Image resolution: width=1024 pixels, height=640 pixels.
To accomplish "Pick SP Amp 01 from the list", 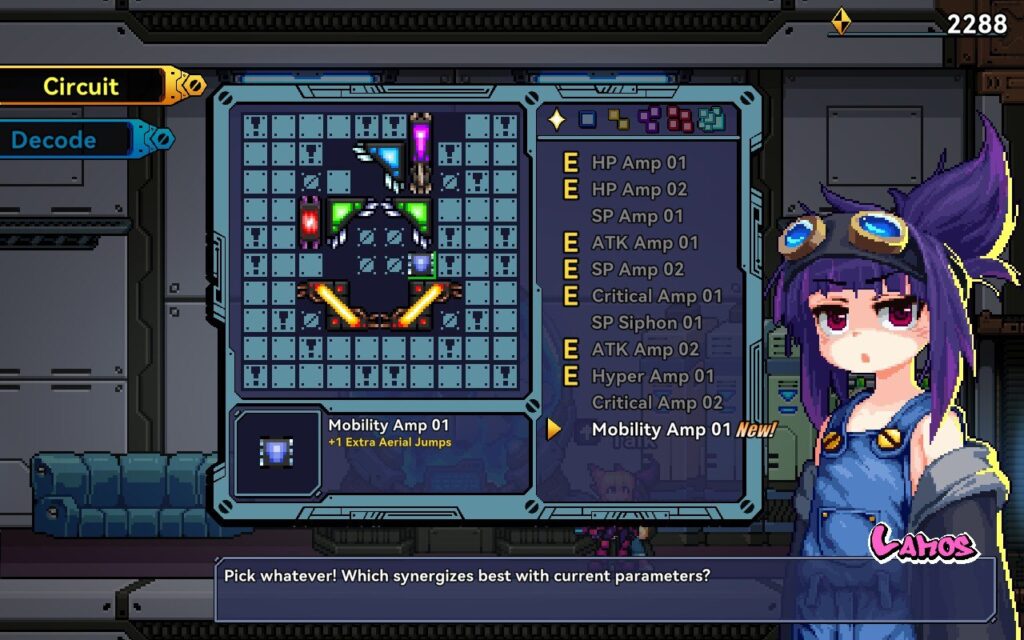I will point(638,216).
